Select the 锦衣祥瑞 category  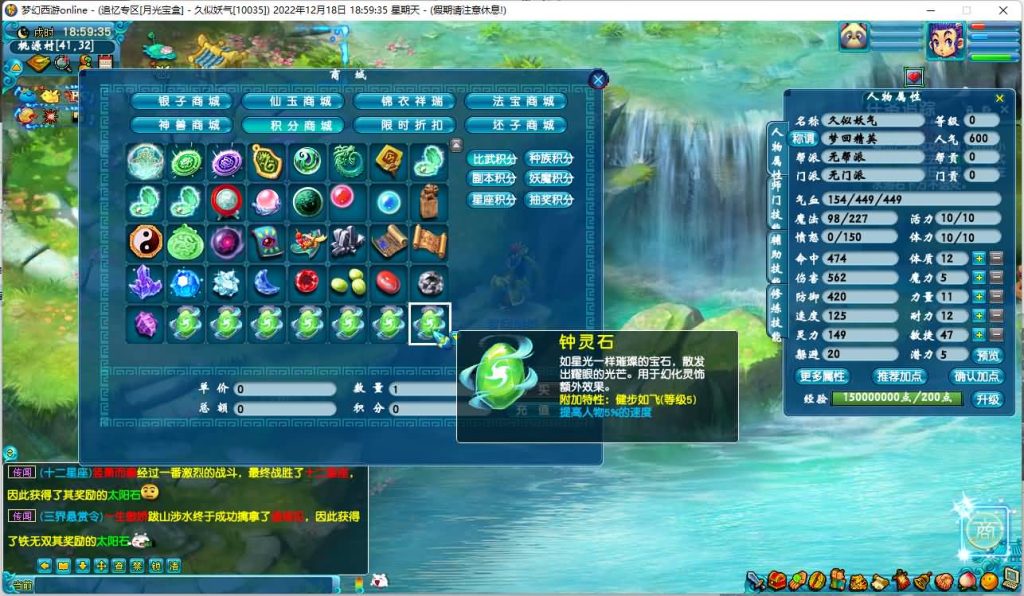click(x=404, y=101)
